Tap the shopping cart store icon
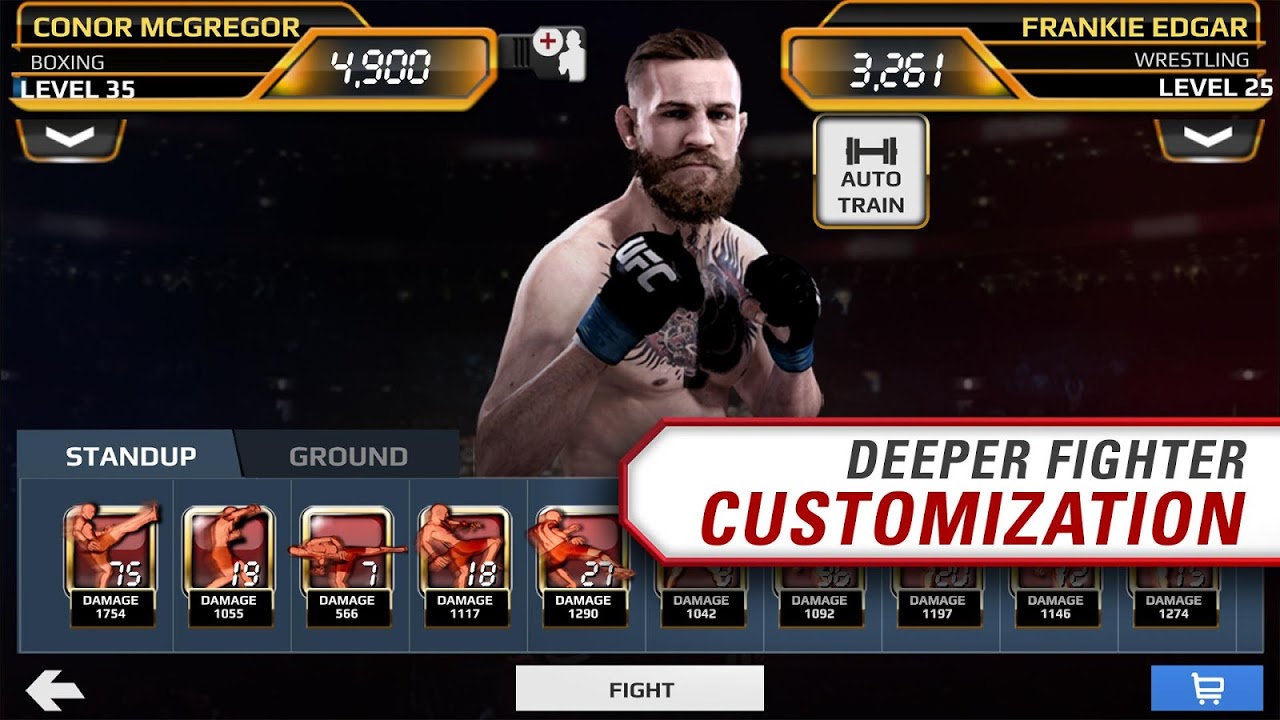This screenshot has width=1280, height=720. tap(1208, 688)
